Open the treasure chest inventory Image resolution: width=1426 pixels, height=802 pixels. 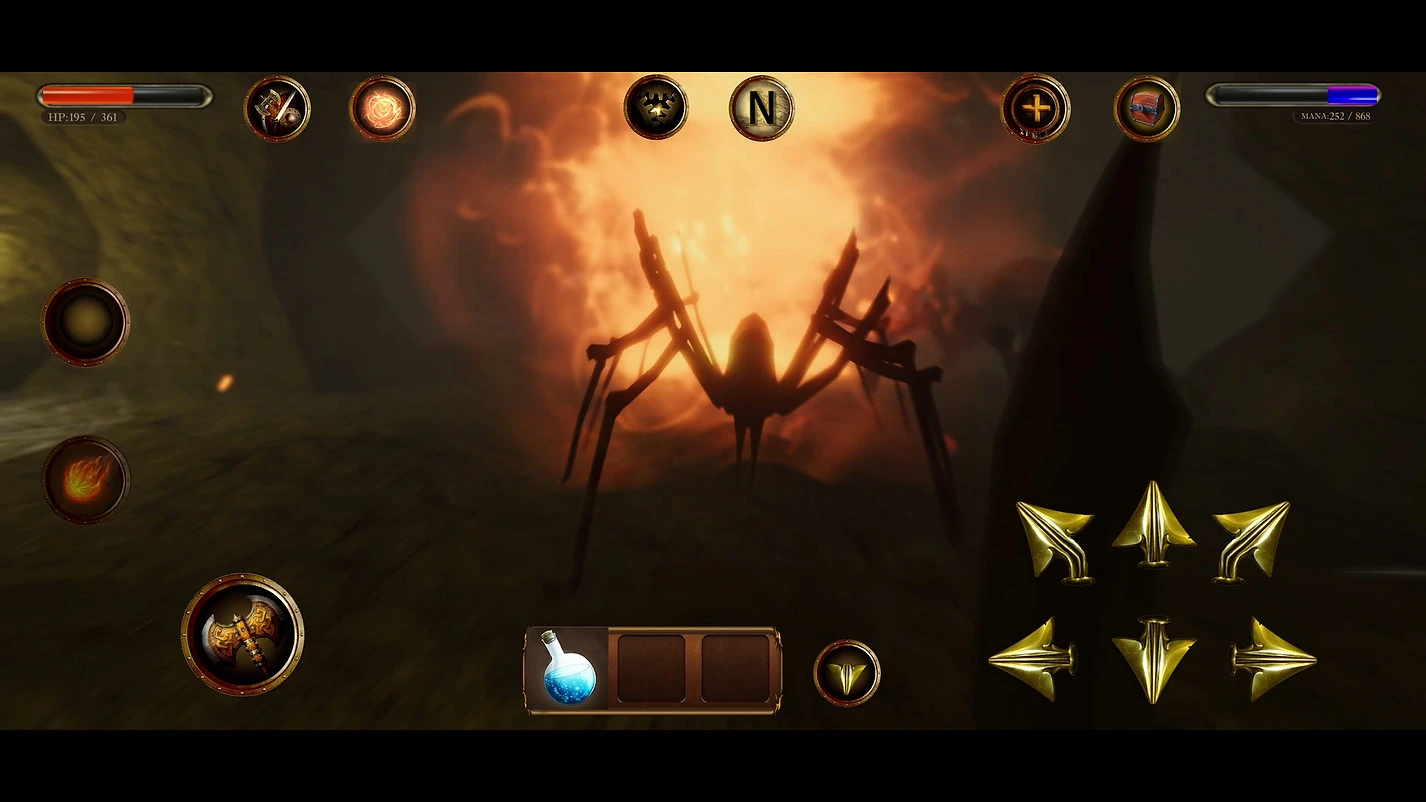point(1146,108)
